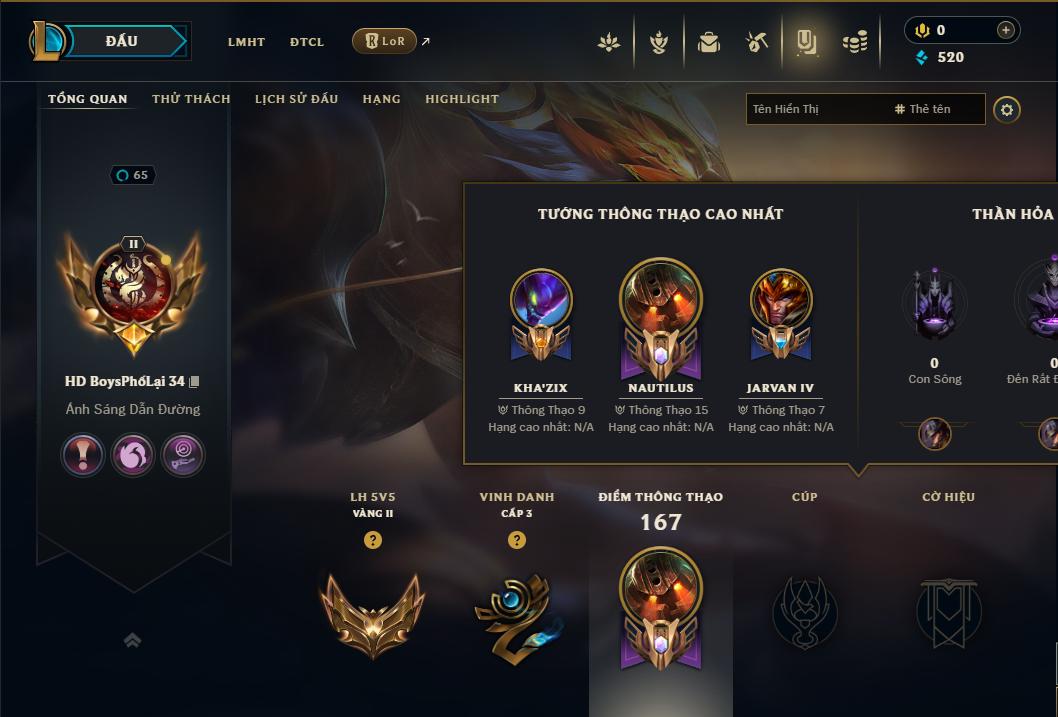Show the Highlight tab
1058x717 pixels.
point(462,99)
